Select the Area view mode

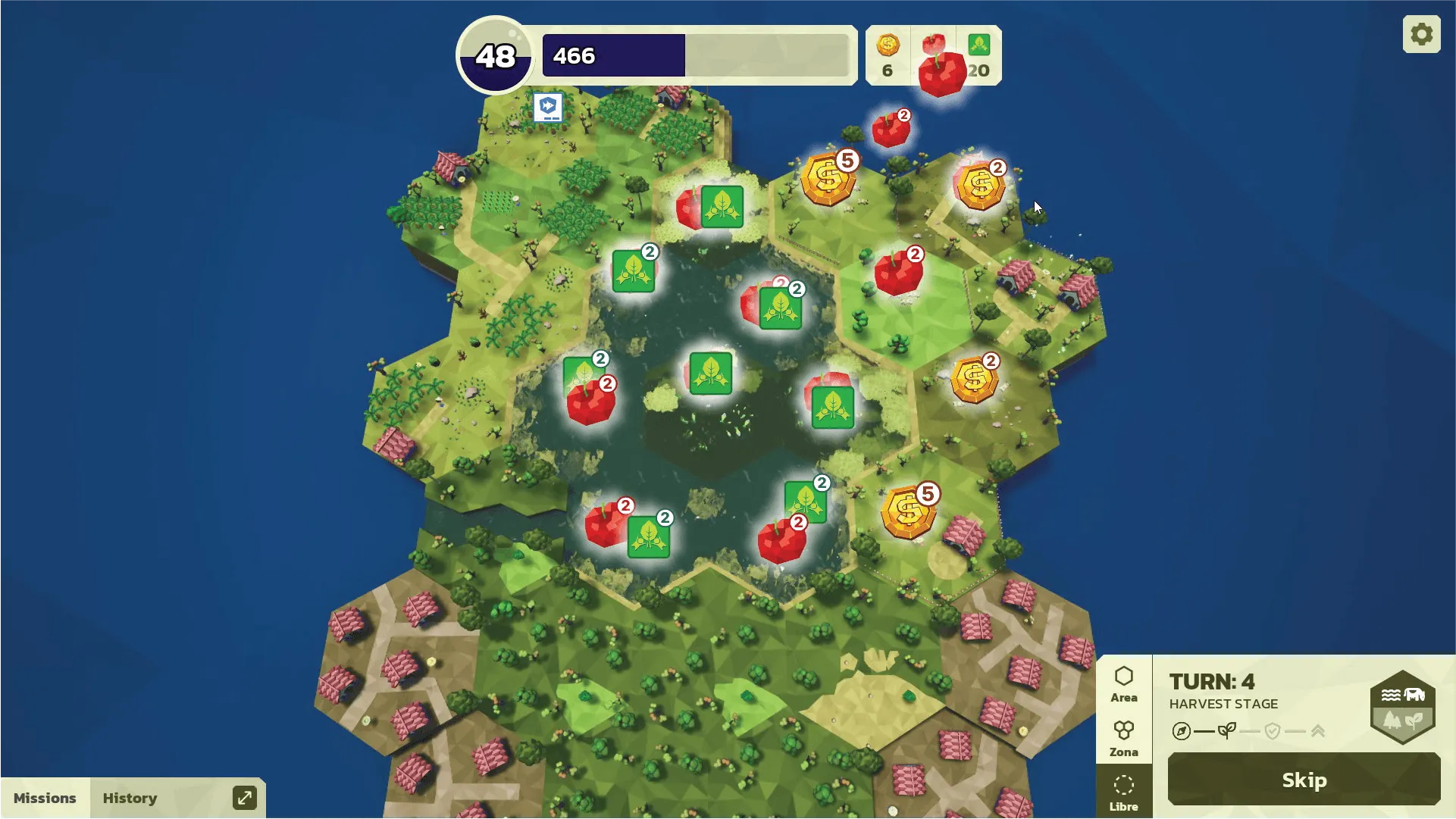point(1123,684)
